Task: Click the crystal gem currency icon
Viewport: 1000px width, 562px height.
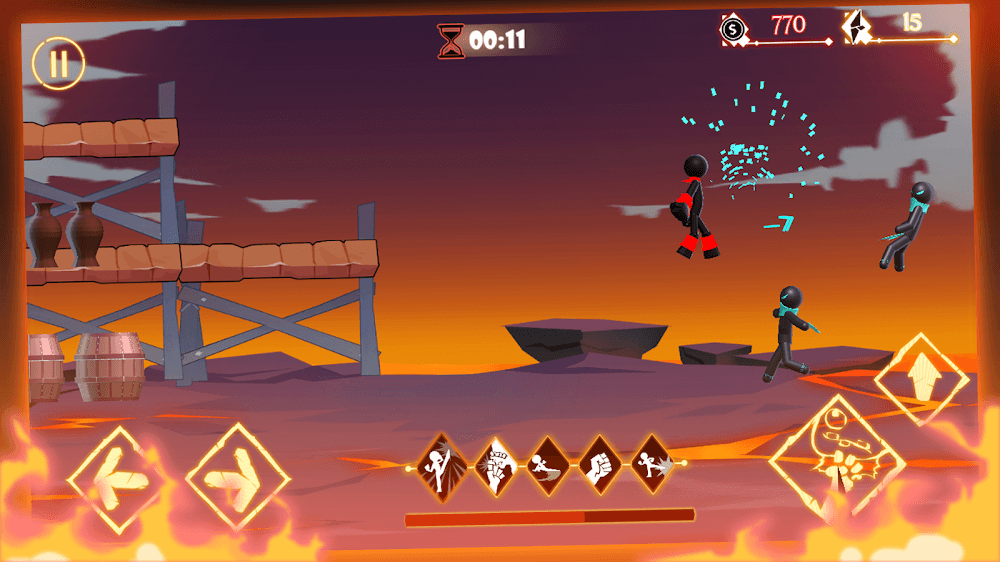Action: (856, 27)
